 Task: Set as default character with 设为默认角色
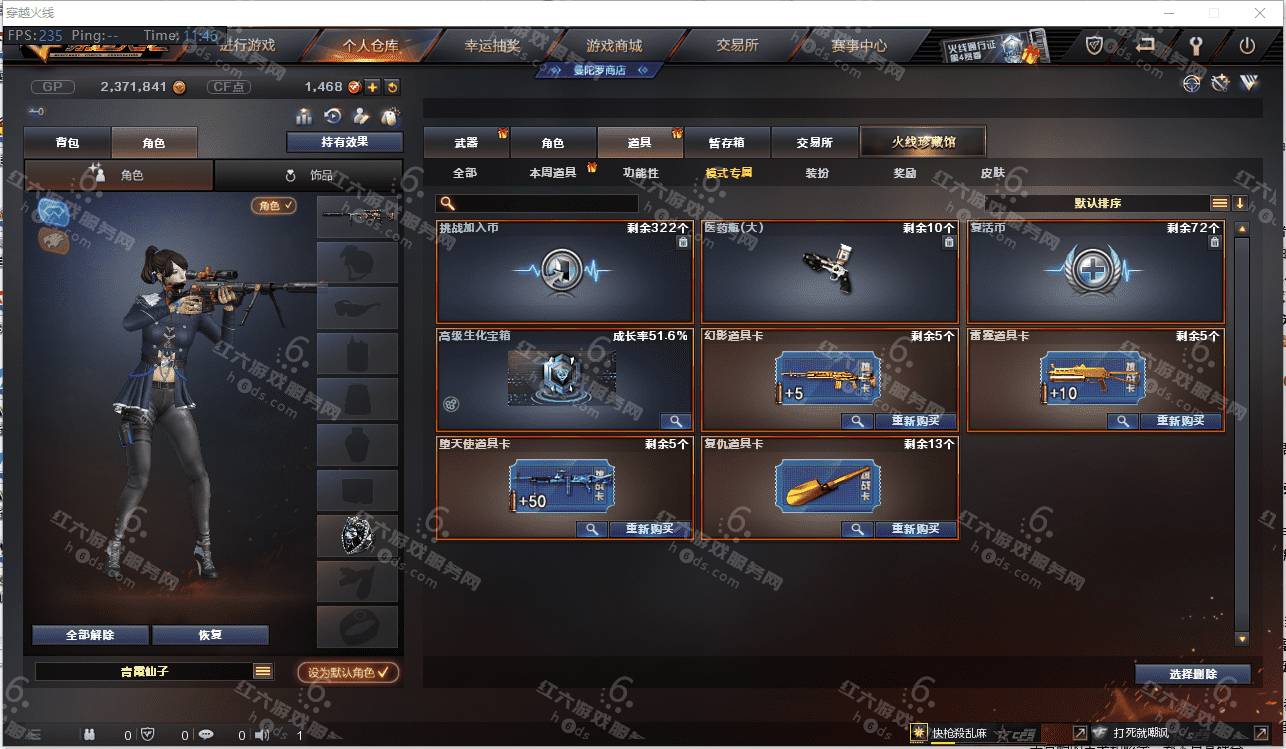(x=348, y=673)
